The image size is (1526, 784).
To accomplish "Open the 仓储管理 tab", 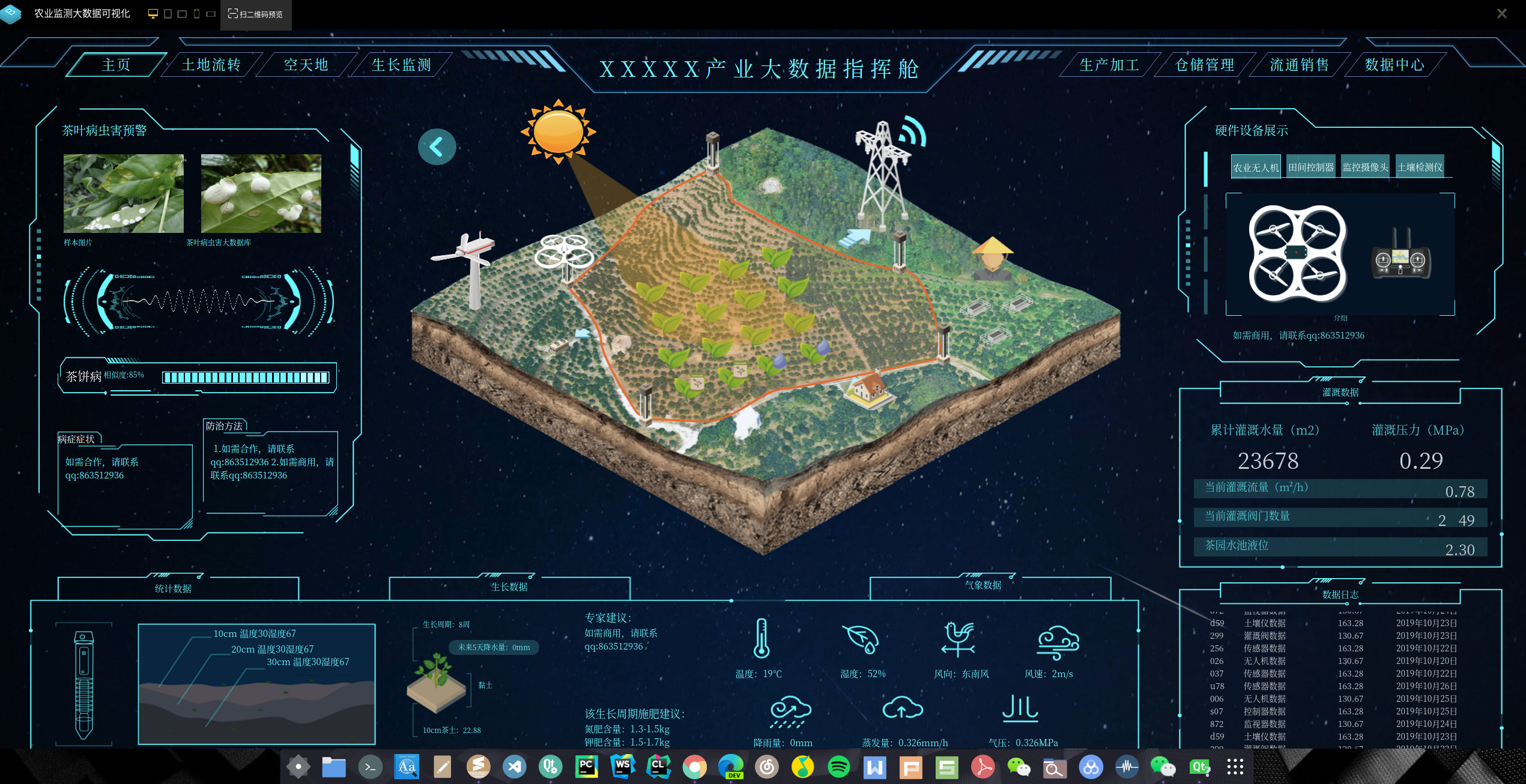I will pyautogui.click(x=1205, y=65).
